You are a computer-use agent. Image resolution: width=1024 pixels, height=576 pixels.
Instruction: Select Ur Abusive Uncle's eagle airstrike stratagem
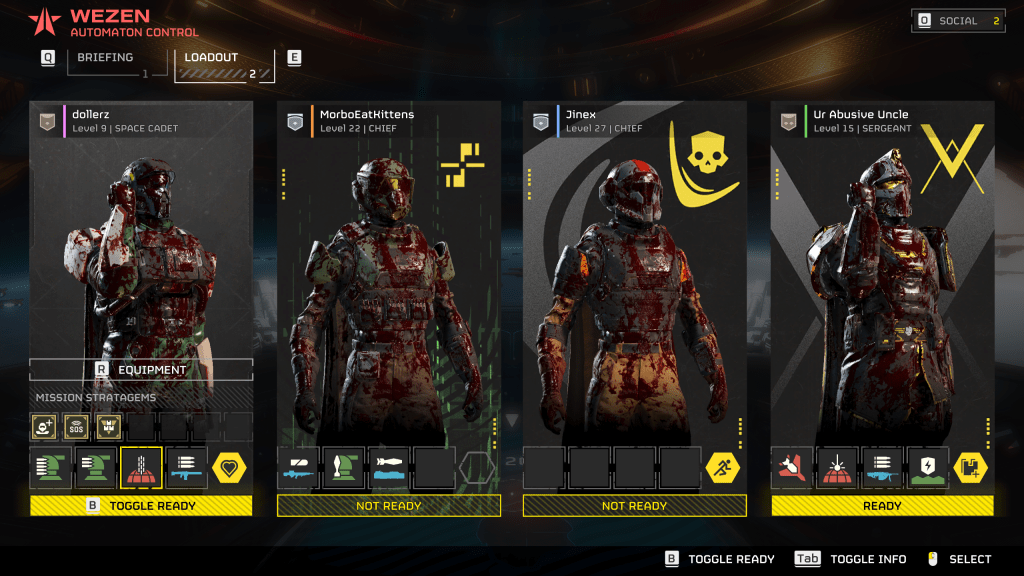tap(791, 468)
